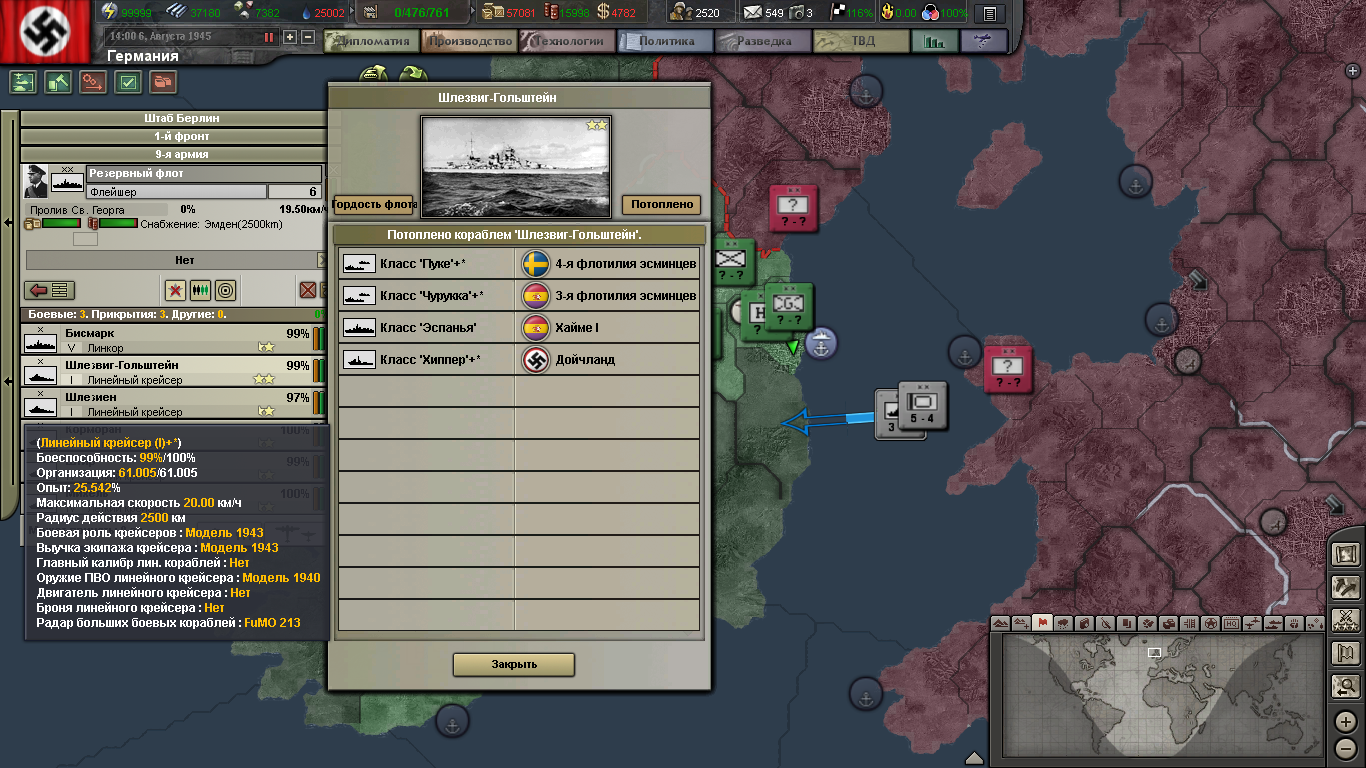This screenshot has height=768, width=1366.
Task: Close the sunk ships dialog with Закрыть
Action: [514, 664]
